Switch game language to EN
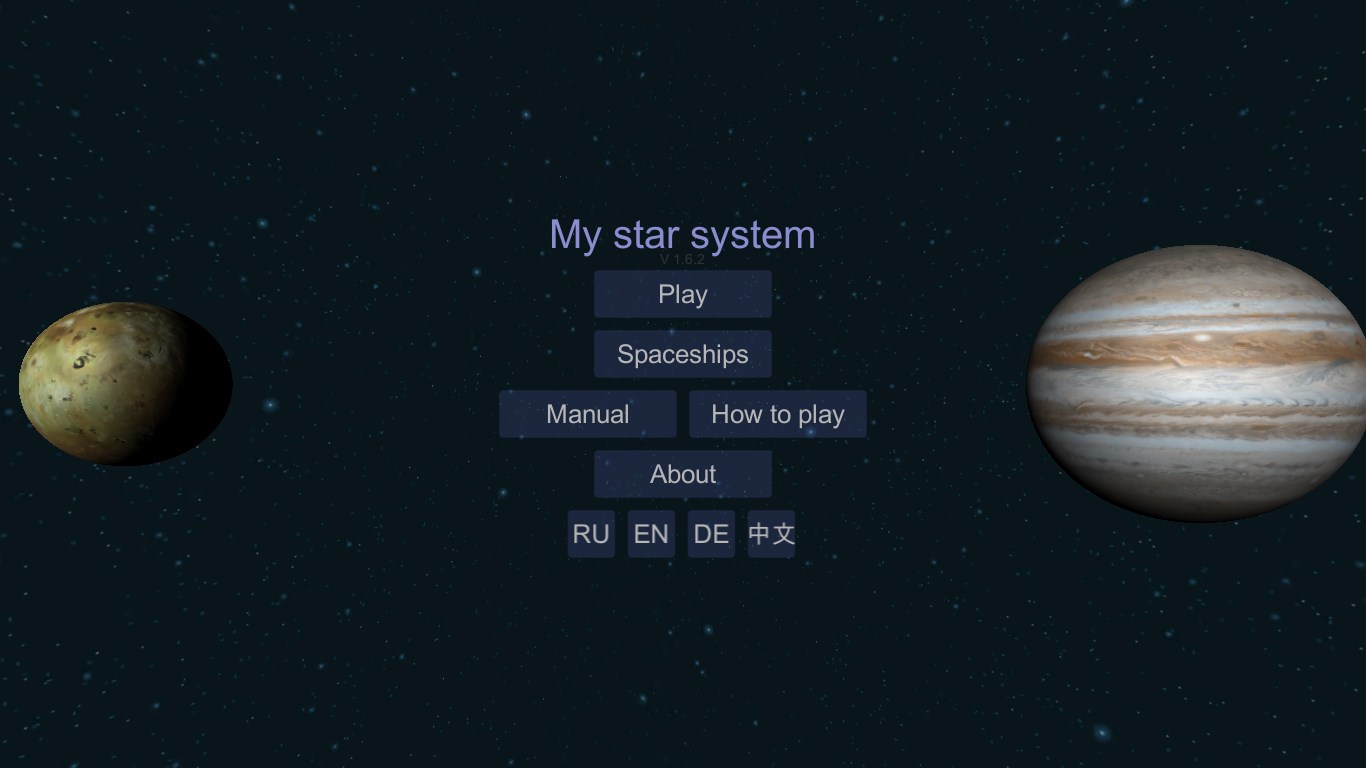This screenshot has height=768, width=1366. pos(651,534)
